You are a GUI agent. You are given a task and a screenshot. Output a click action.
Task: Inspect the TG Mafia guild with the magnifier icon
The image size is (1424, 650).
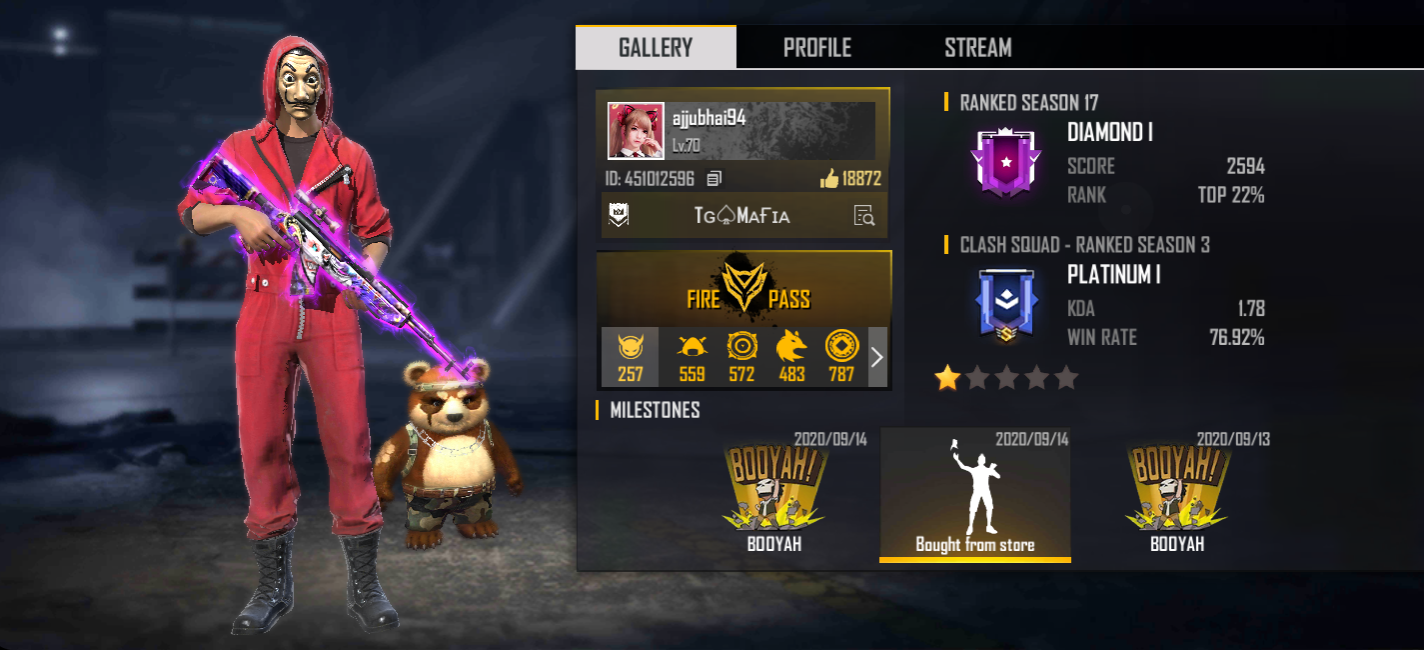(x=864, y=215)
